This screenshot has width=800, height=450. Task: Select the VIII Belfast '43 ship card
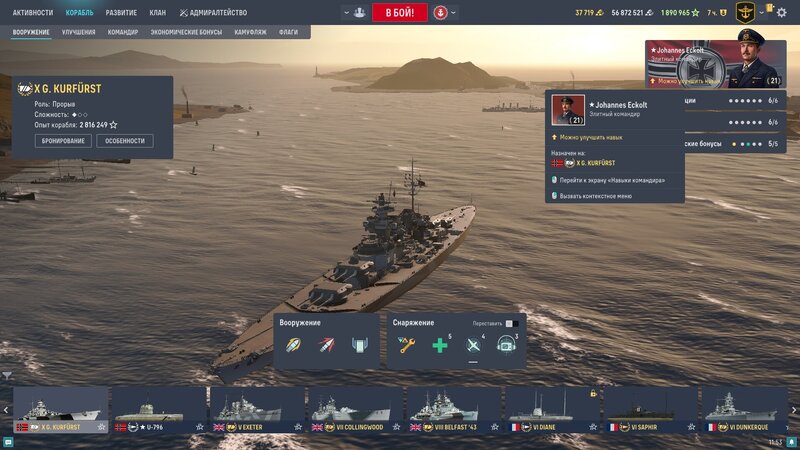tap(453, 410)
